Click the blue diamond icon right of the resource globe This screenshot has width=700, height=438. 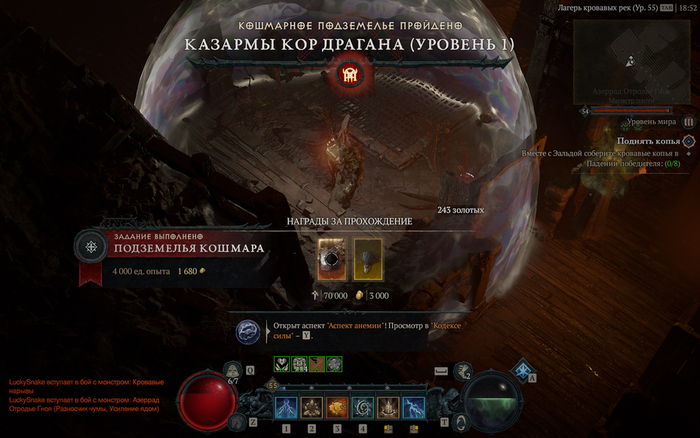click(521, 369)
